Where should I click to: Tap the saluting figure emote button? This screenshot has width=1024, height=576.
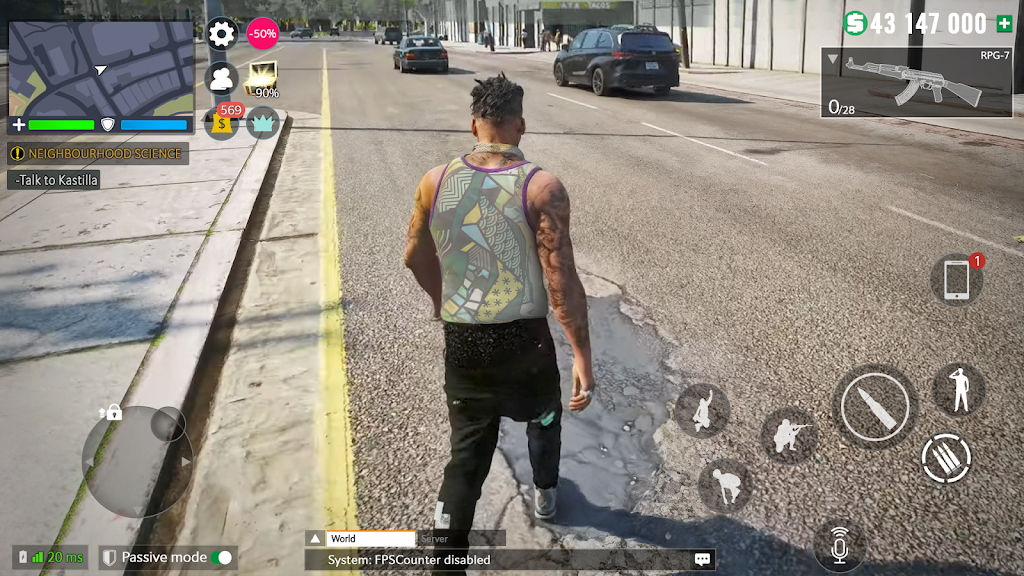pyautogui.click(x=959, y=389)
